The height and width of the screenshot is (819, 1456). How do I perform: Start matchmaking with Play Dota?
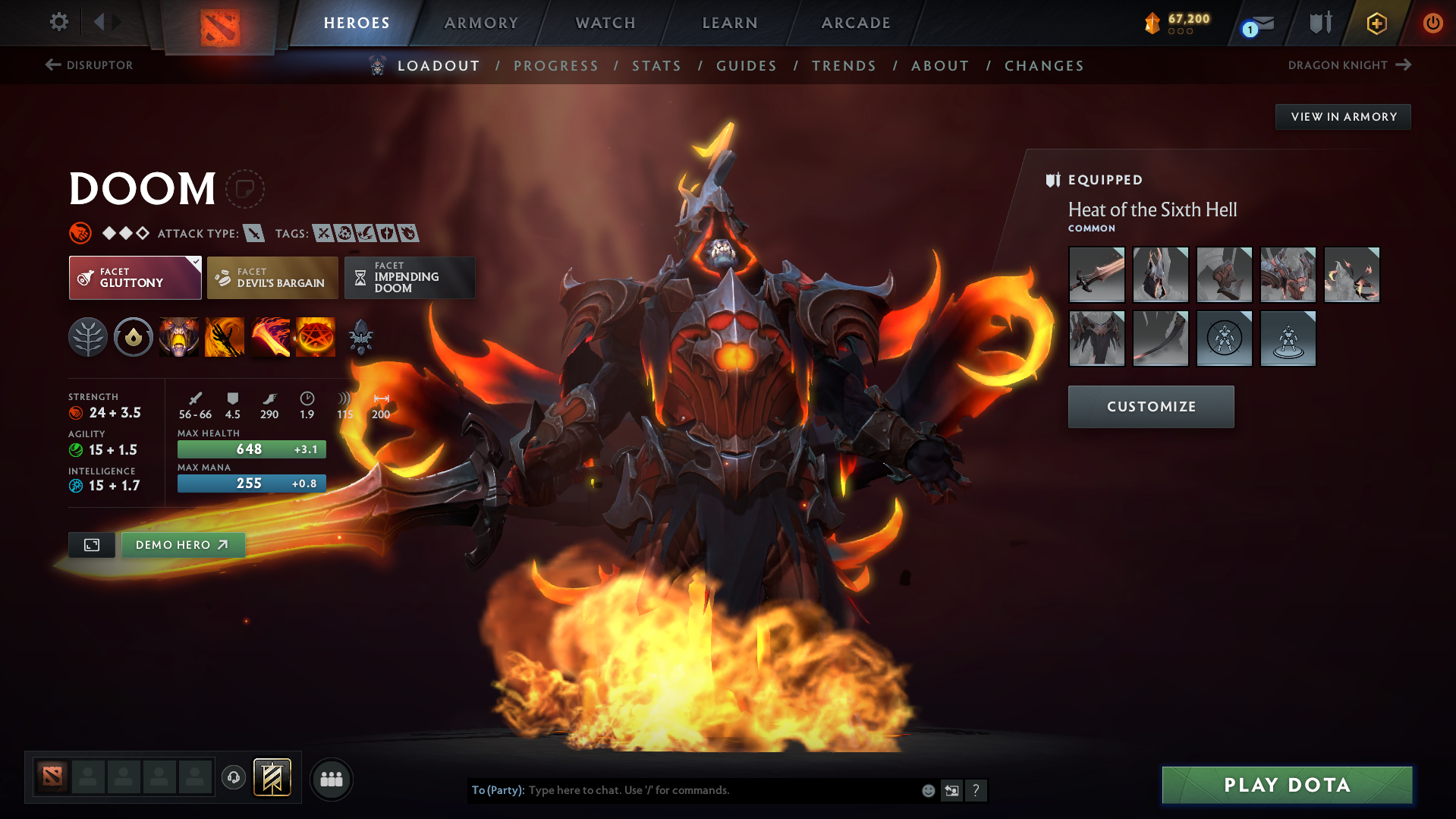click(1287, 785)
